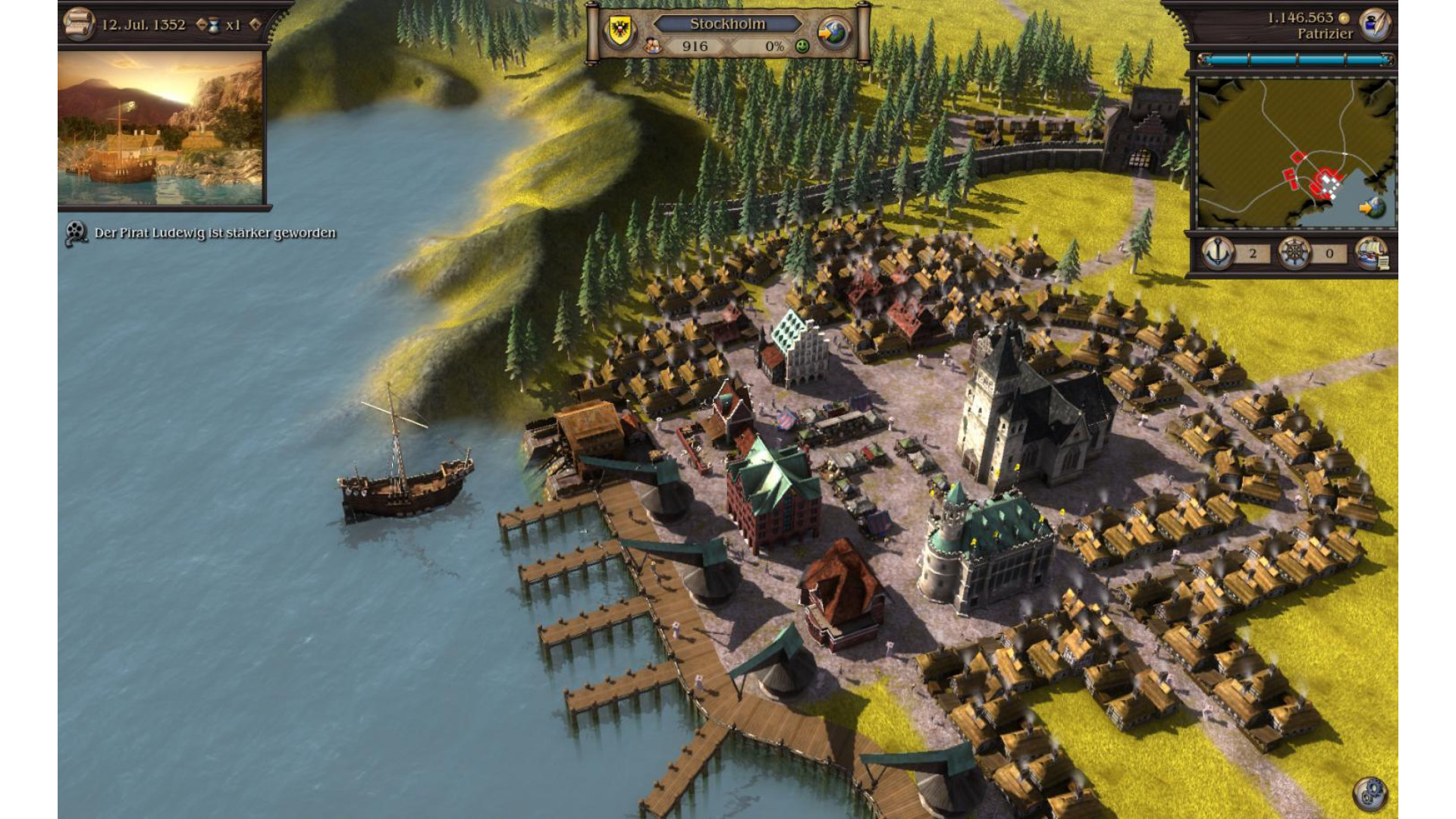Select the Stockholm town name banner
This screenshot has width=1456, height=819.
[727, 24]
